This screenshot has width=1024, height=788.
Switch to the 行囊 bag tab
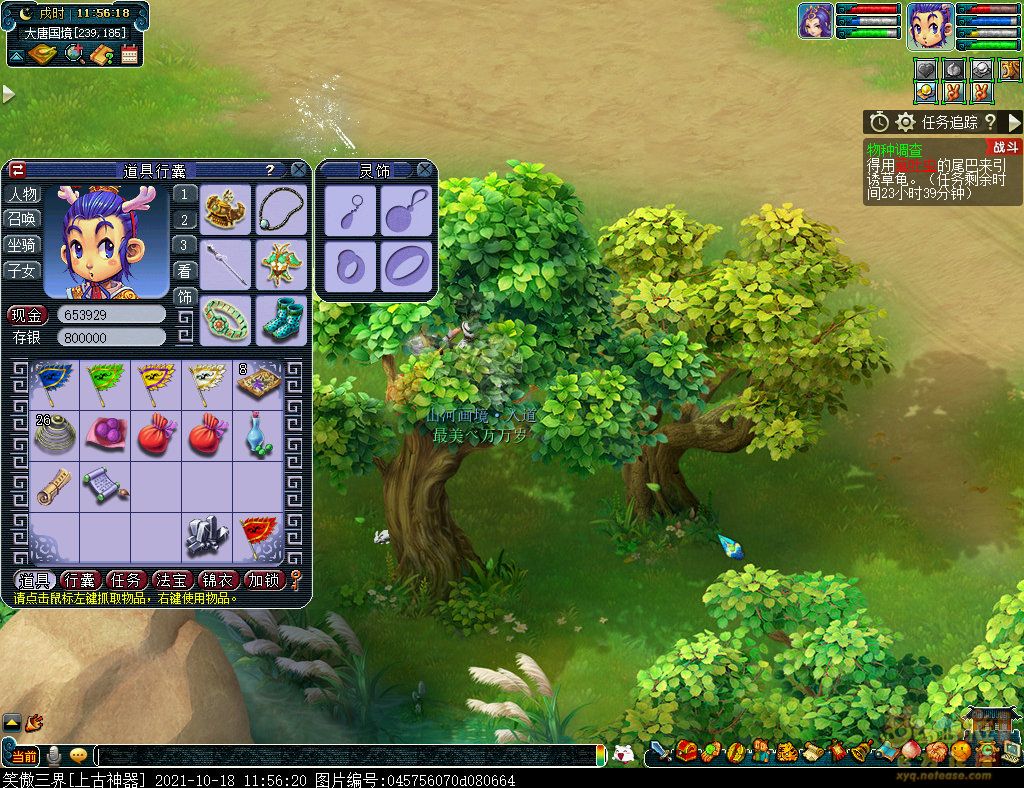79,580
